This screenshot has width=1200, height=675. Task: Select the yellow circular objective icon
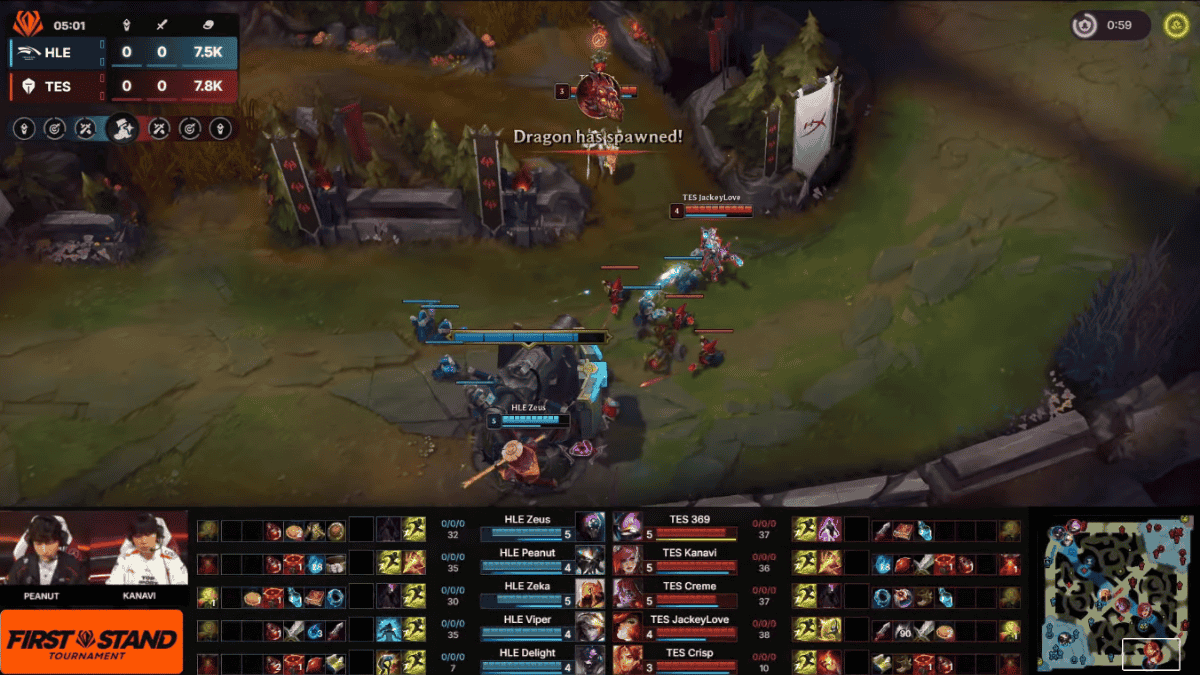point(1176,25)
